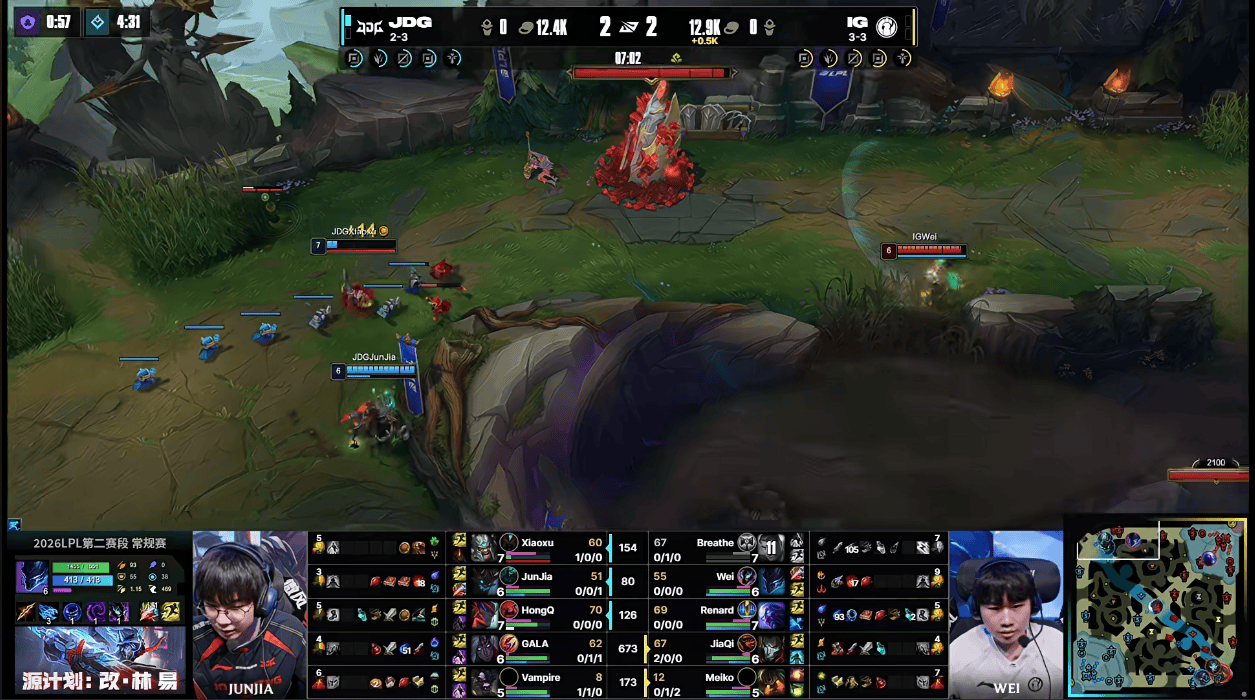The width and height of the screenshot is (1255, 700).
Task: Select JunJia's champion portrait in scoreboard
Action: point(484,581)
